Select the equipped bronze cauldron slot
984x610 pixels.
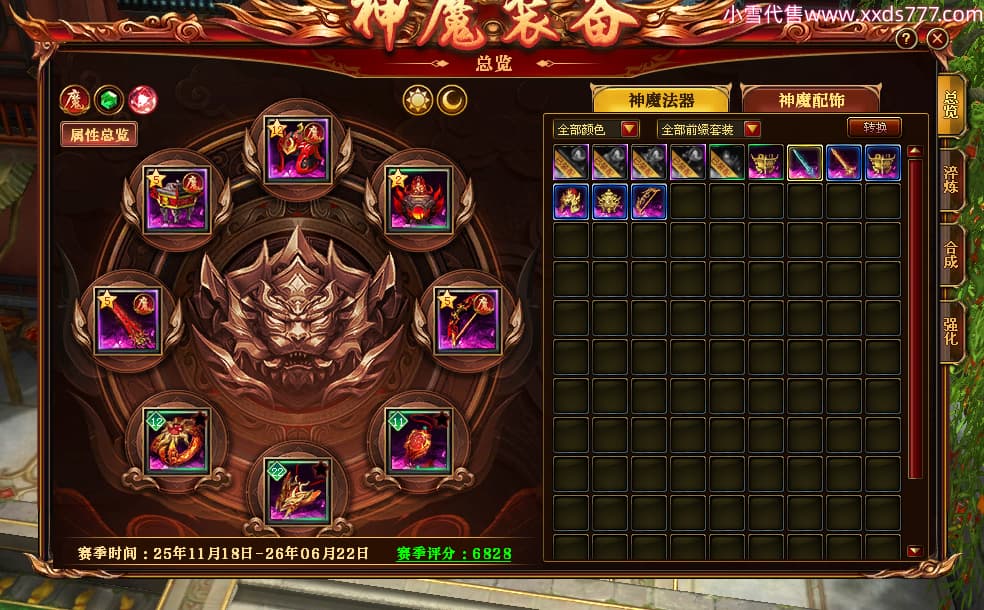pyautogui.click(x=175, y=198)
